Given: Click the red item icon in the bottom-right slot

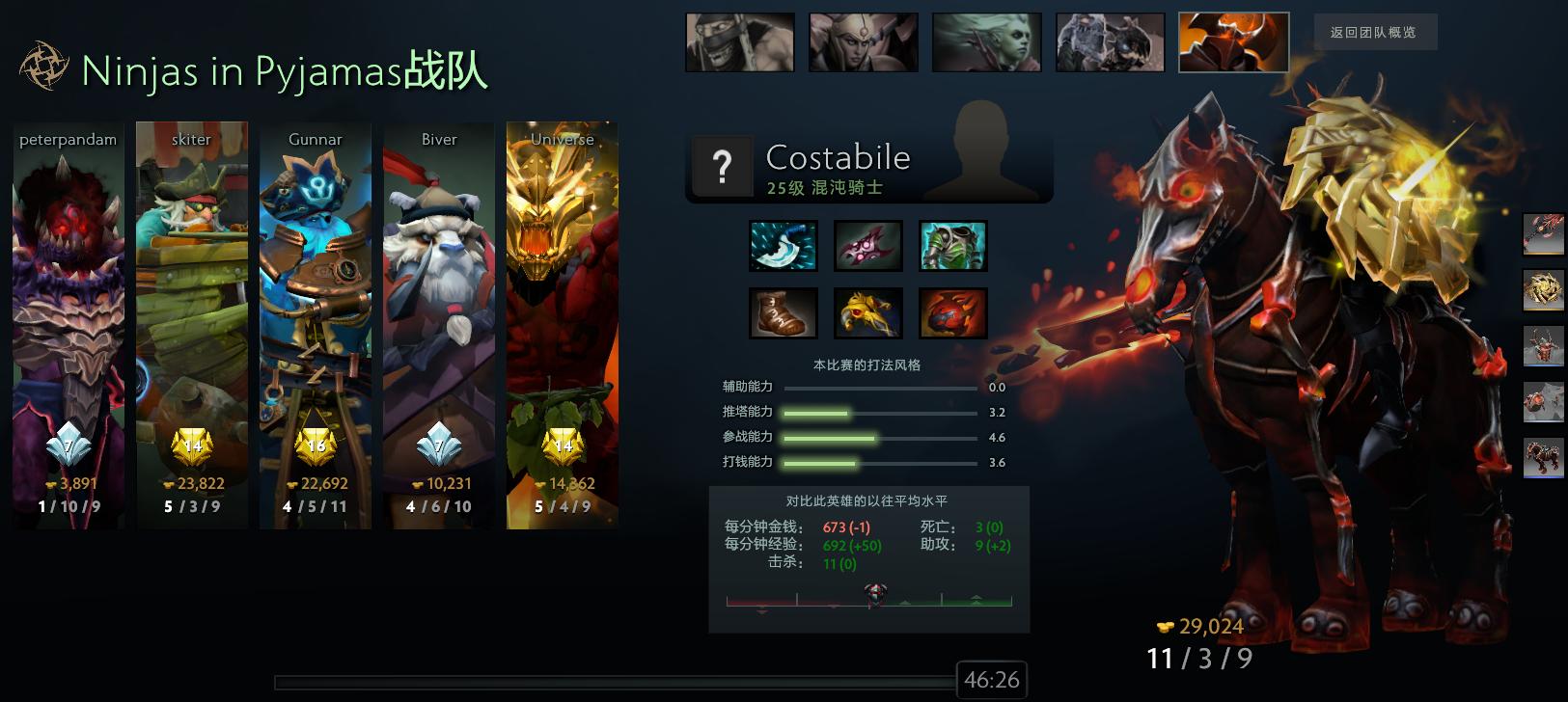Looking at the screenshot, I should tap(953, 312).
